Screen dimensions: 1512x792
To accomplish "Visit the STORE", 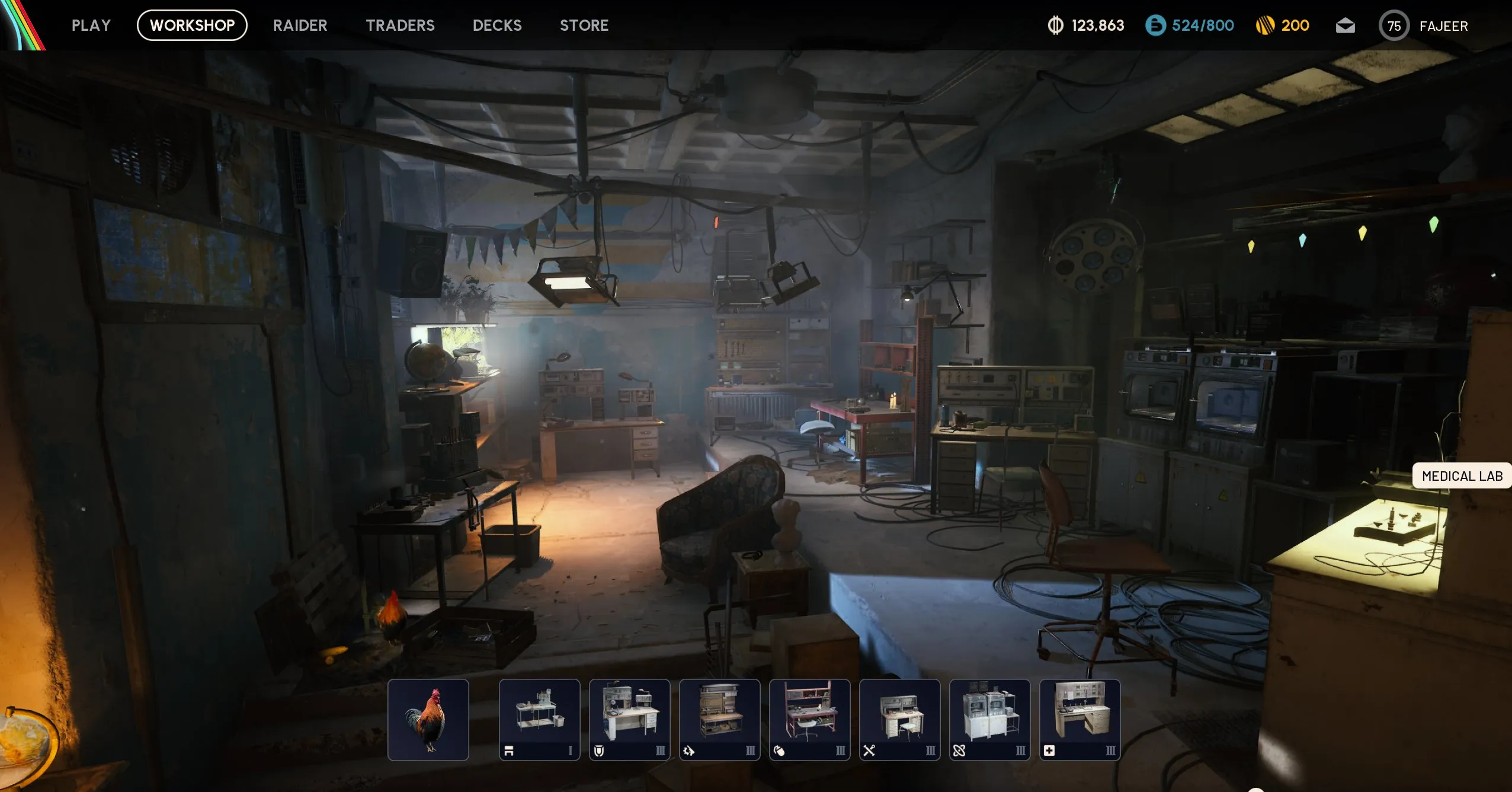I will coord(584,25).
